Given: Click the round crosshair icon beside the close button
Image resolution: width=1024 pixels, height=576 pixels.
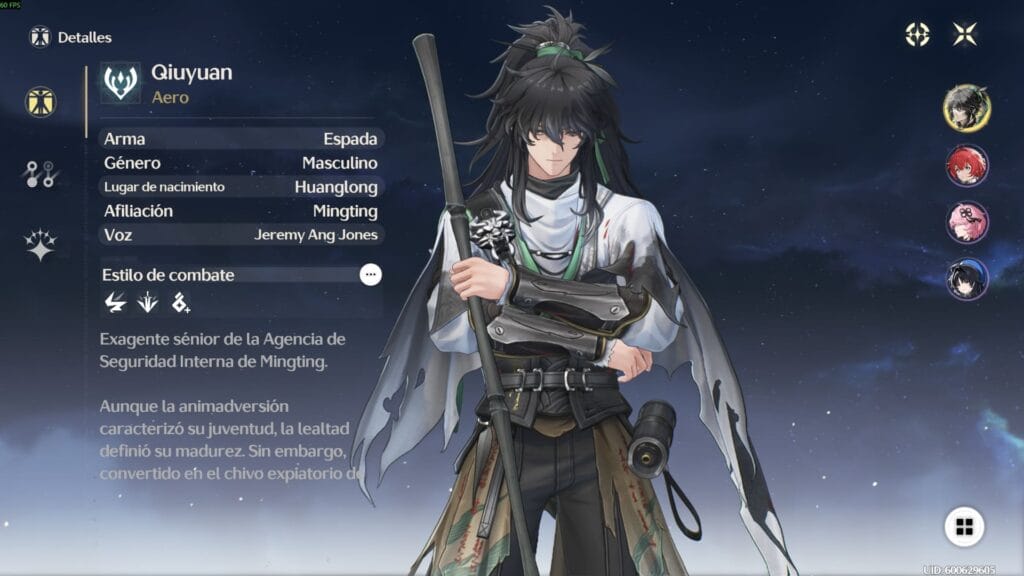Looking at the screenshot, I should point(917,35).
